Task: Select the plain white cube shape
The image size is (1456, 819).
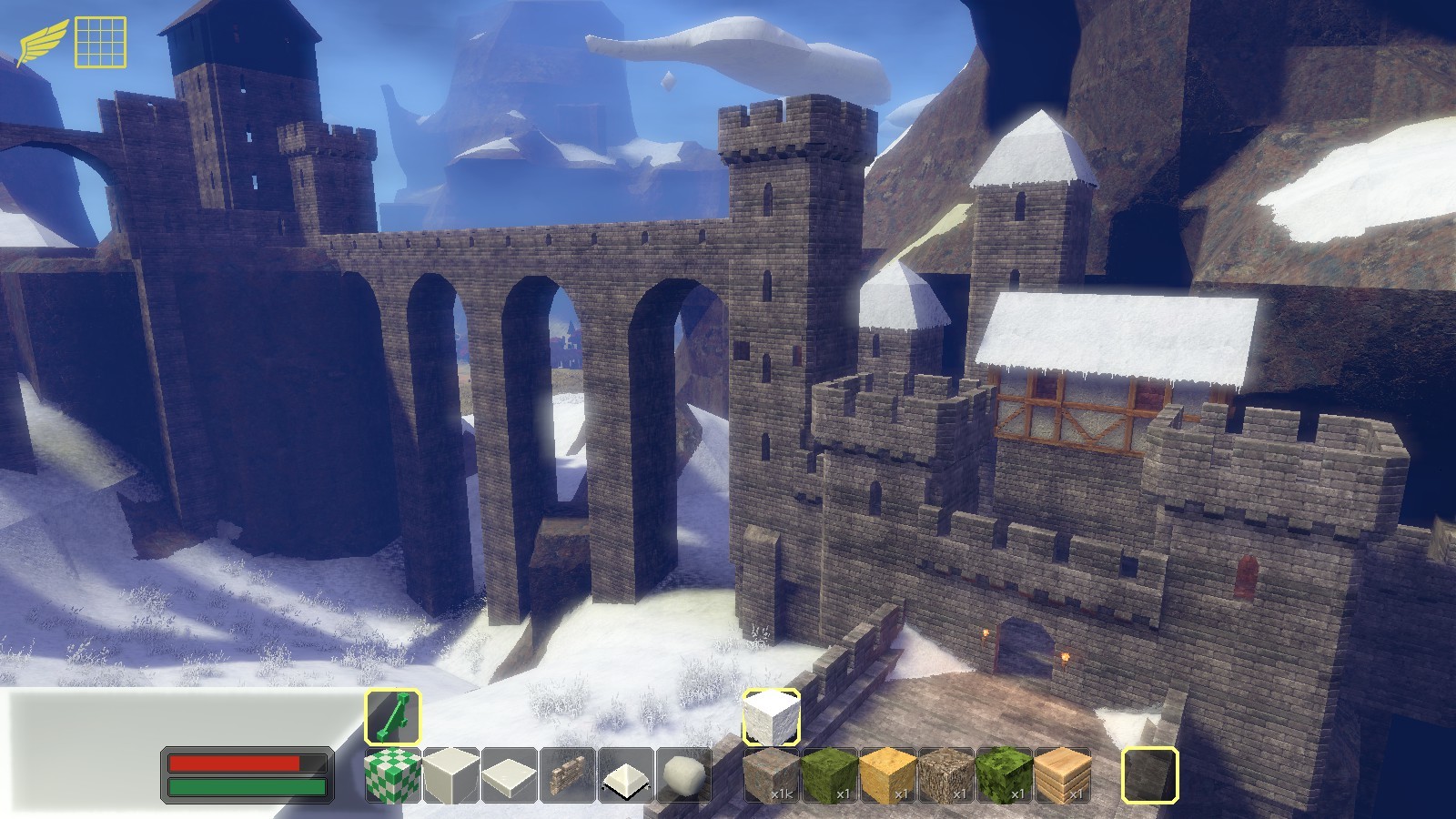Action: point(451,775)
